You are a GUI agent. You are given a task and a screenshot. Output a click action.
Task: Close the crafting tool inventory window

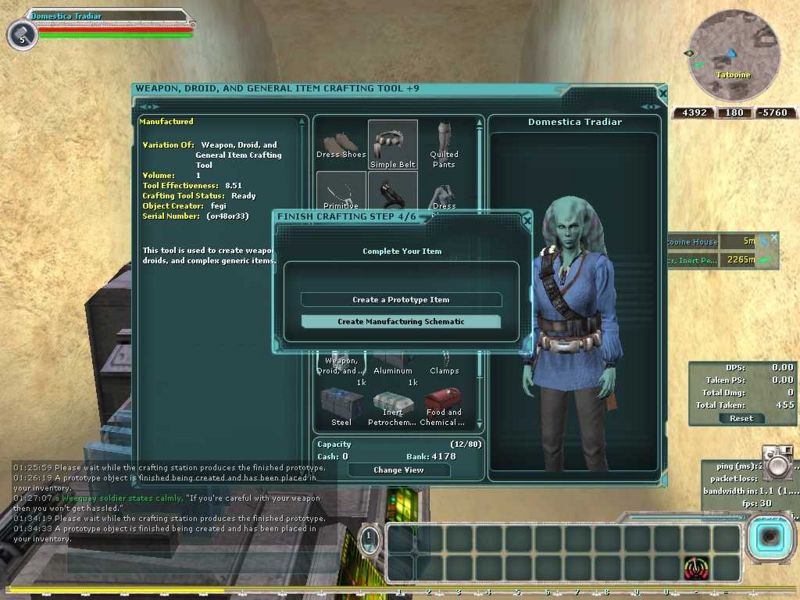tap(662, 92)
